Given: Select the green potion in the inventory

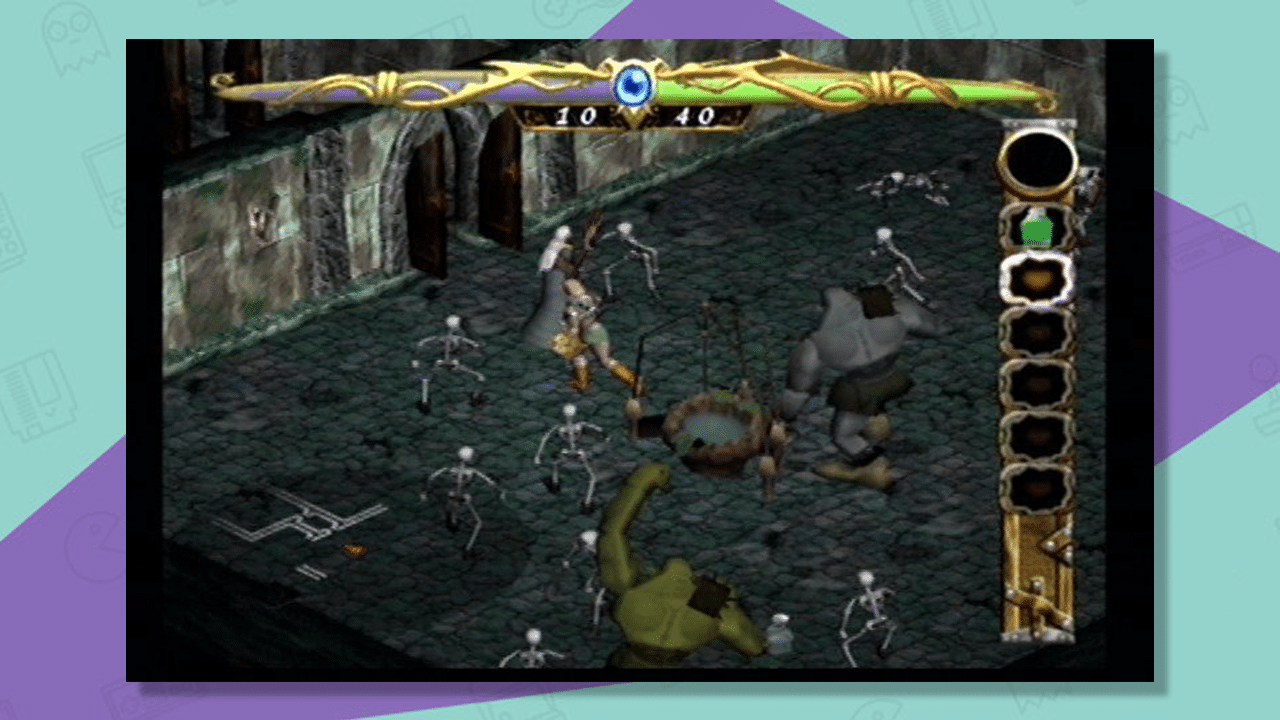Looking at the screenshot, I should coord(1037,229).
